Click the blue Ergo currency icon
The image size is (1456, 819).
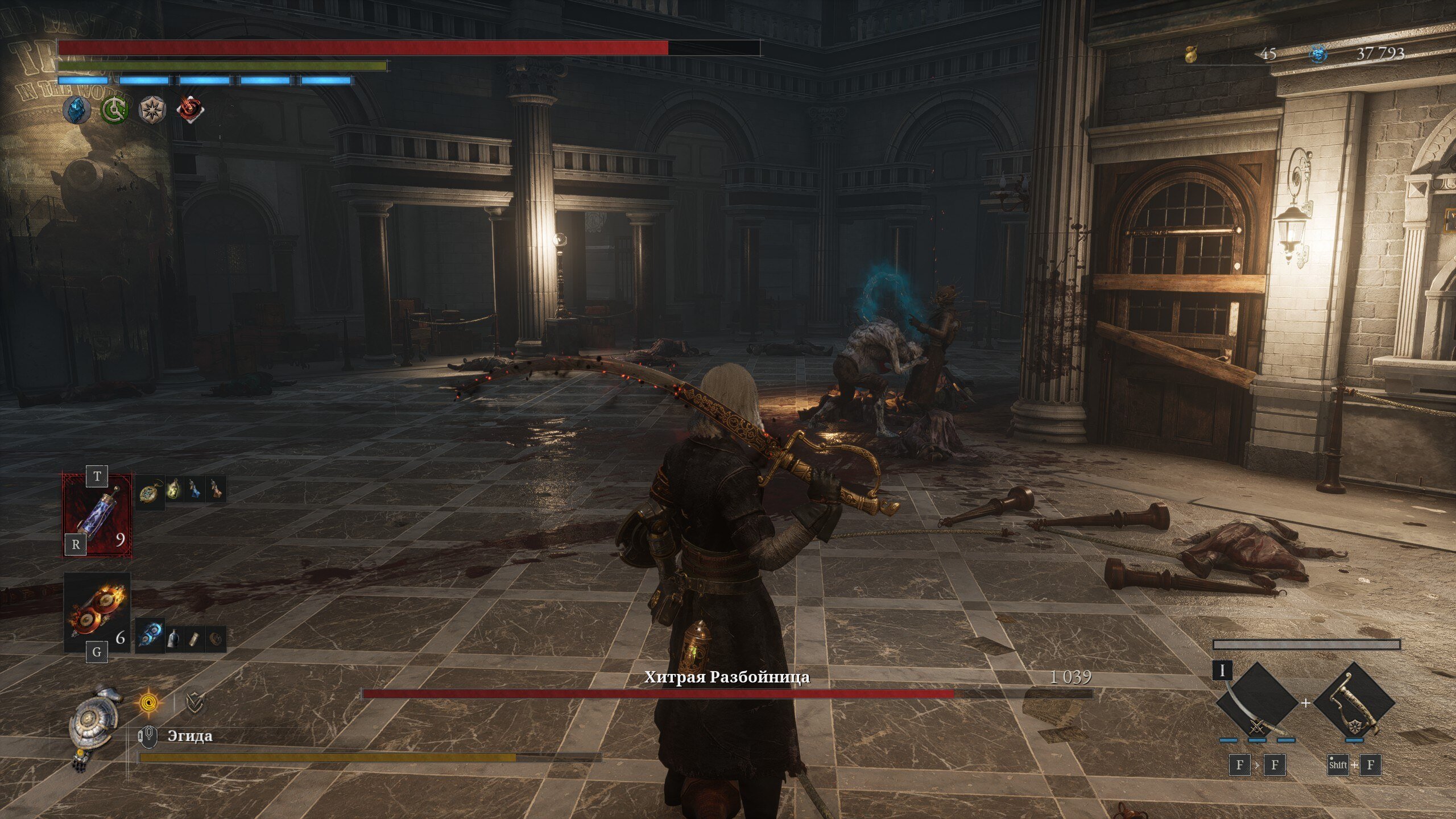pyautogui.click(x=1319, y=54)
